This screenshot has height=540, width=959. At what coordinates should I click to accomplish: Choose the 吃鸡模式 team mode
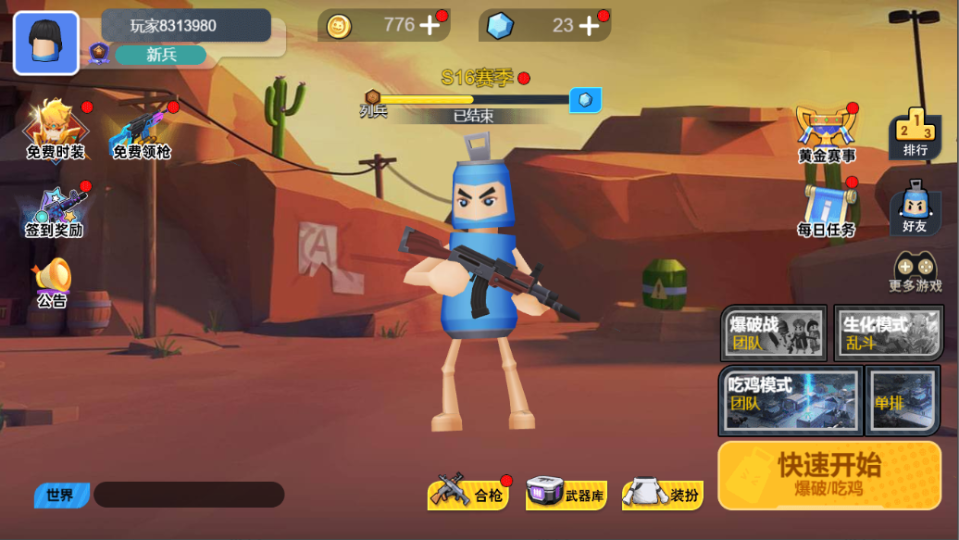[x=789, y=398]
